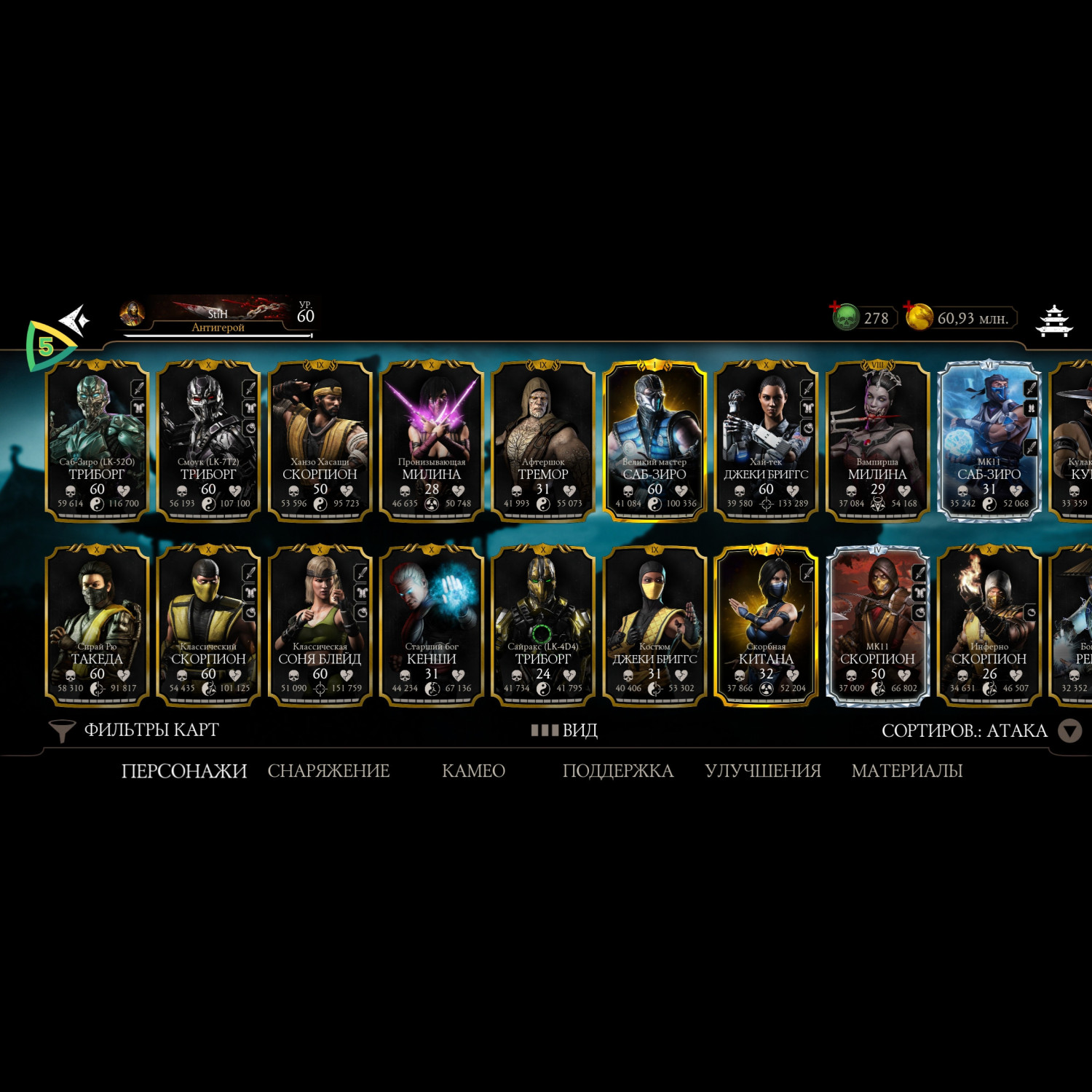Select the Старший бог Кенши card
The height and width of the screenshot is (1092, 1092).
click(x=432, y=625)
